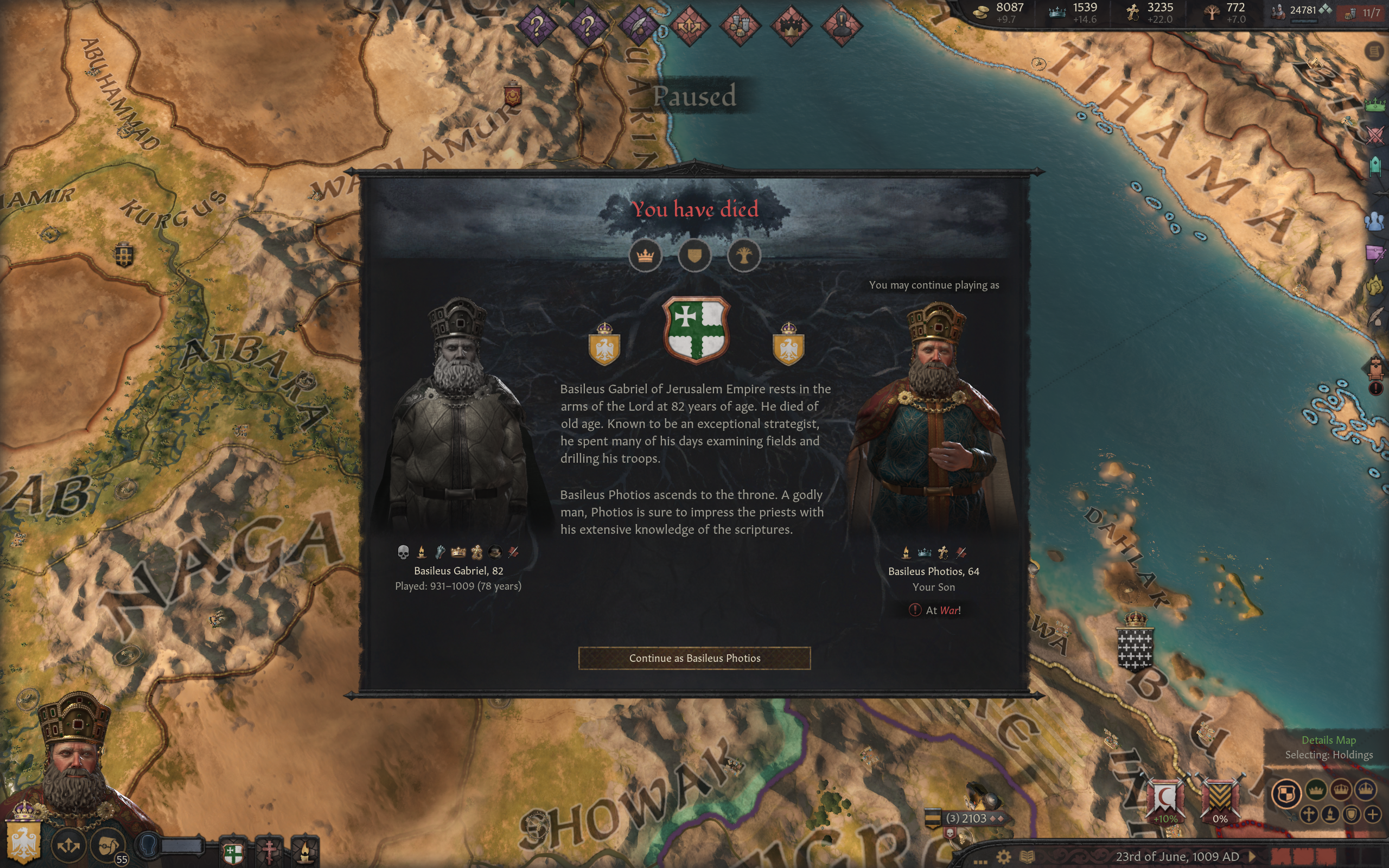Screen dimensions: 1389x868
Task: Show the dynasty tree tab
Action: [744, 256]
